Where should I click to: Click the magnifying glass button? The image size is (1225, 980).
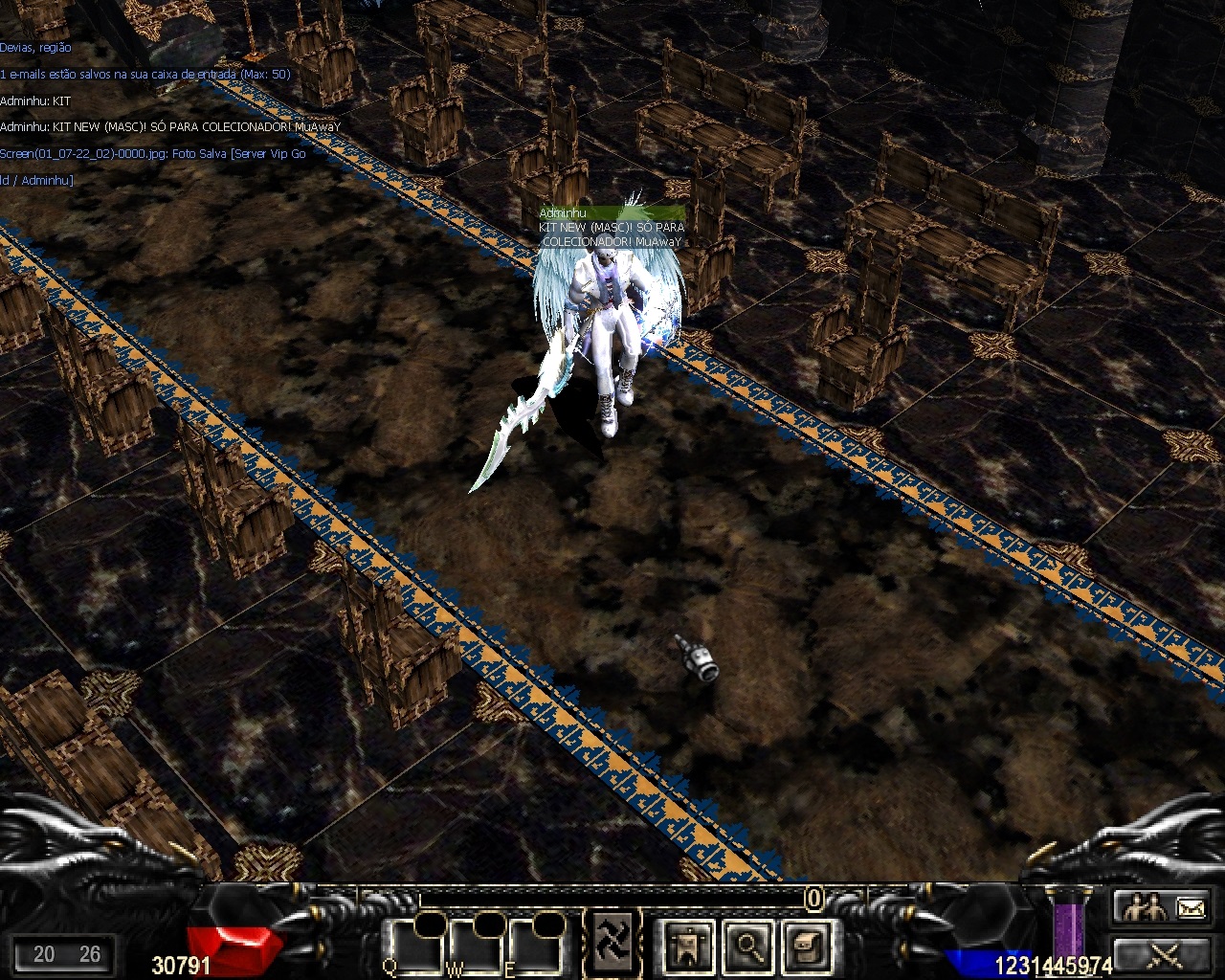[x=747, y=947]
